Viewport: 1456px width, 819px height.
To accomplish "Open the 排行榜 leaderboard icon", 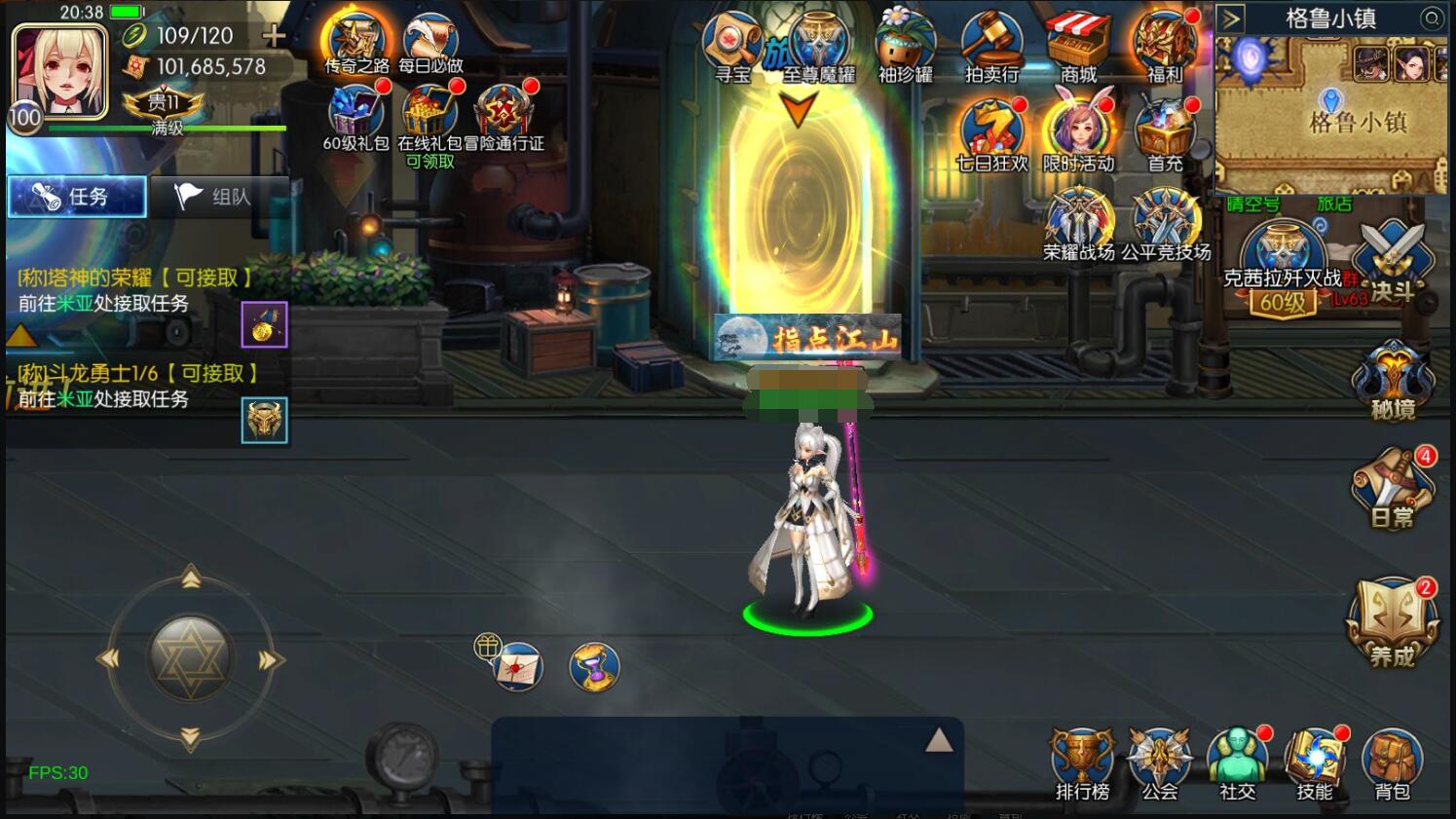I will (1081, 755).
